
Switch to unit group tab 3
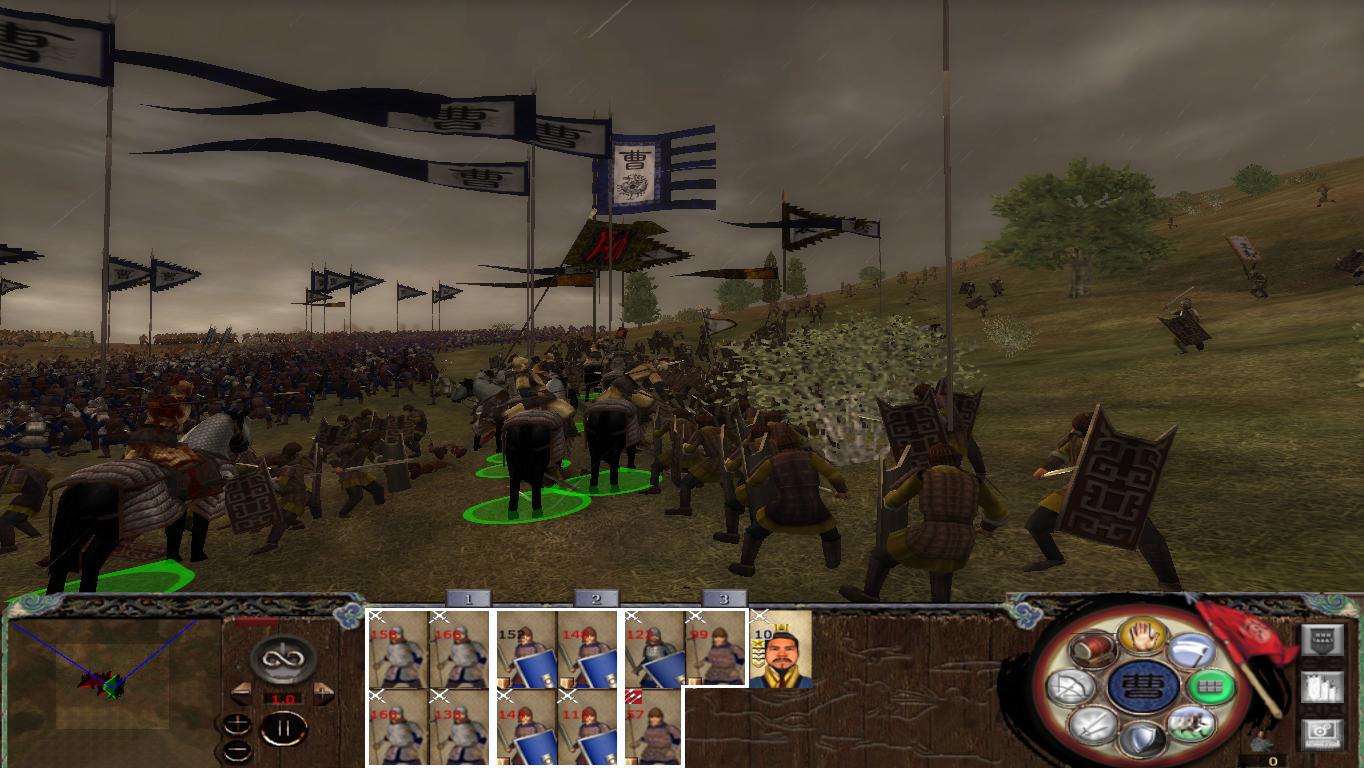(x=723, y=600)
